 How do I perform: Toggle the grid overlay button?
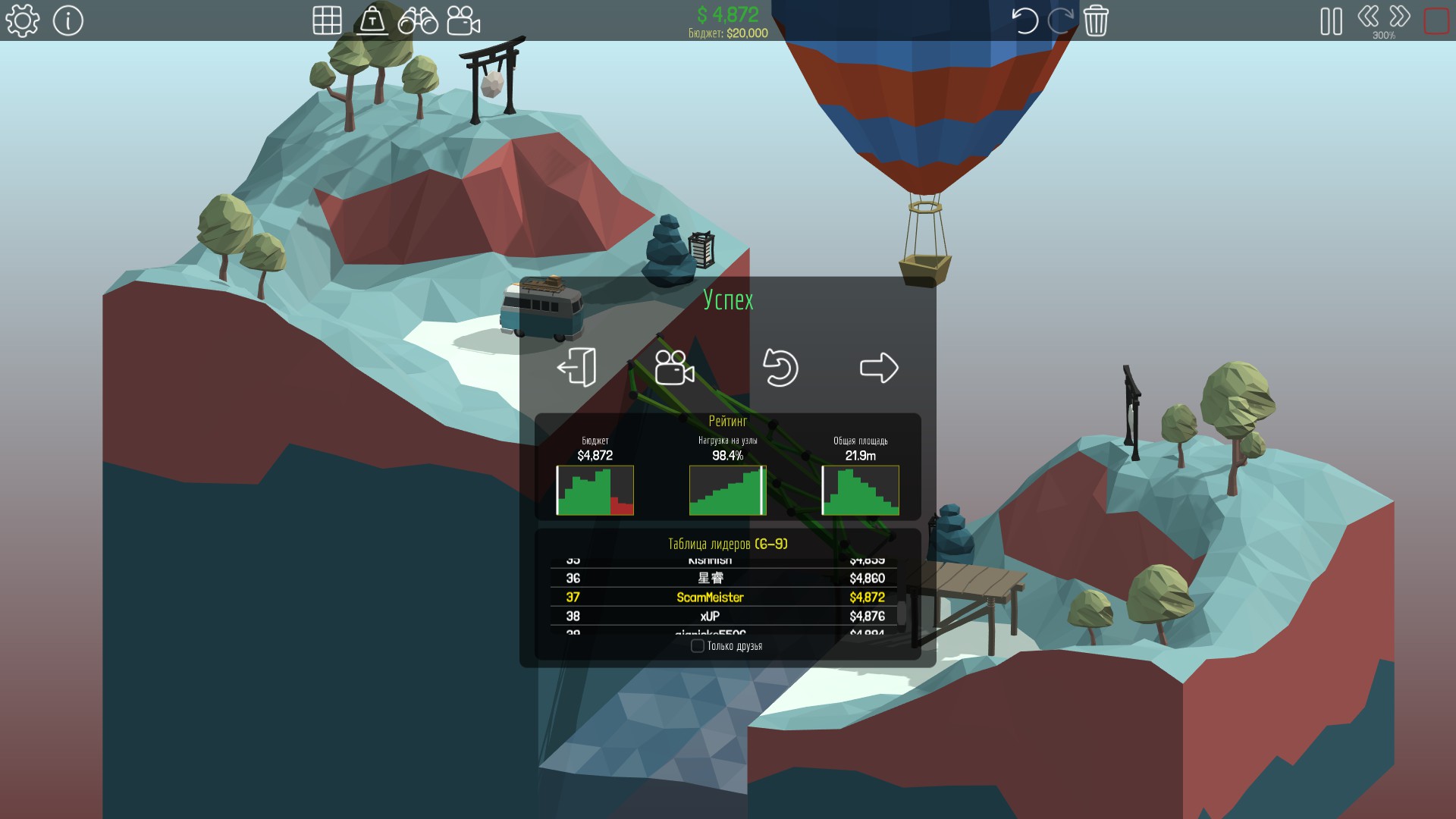(x=327, y=20)
